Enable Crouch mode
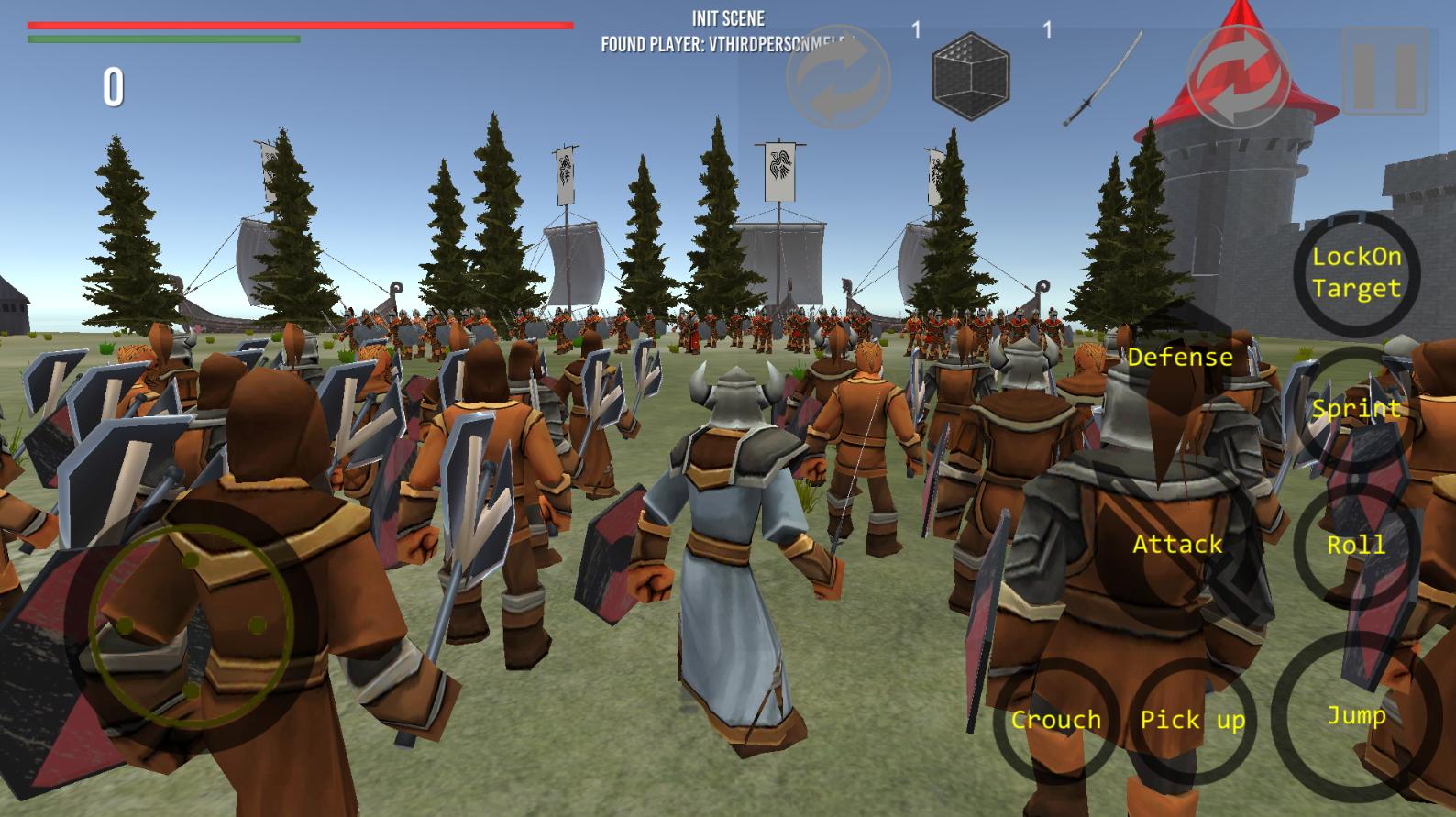This screenshot has width=1456, height=817. point(1057,721)
